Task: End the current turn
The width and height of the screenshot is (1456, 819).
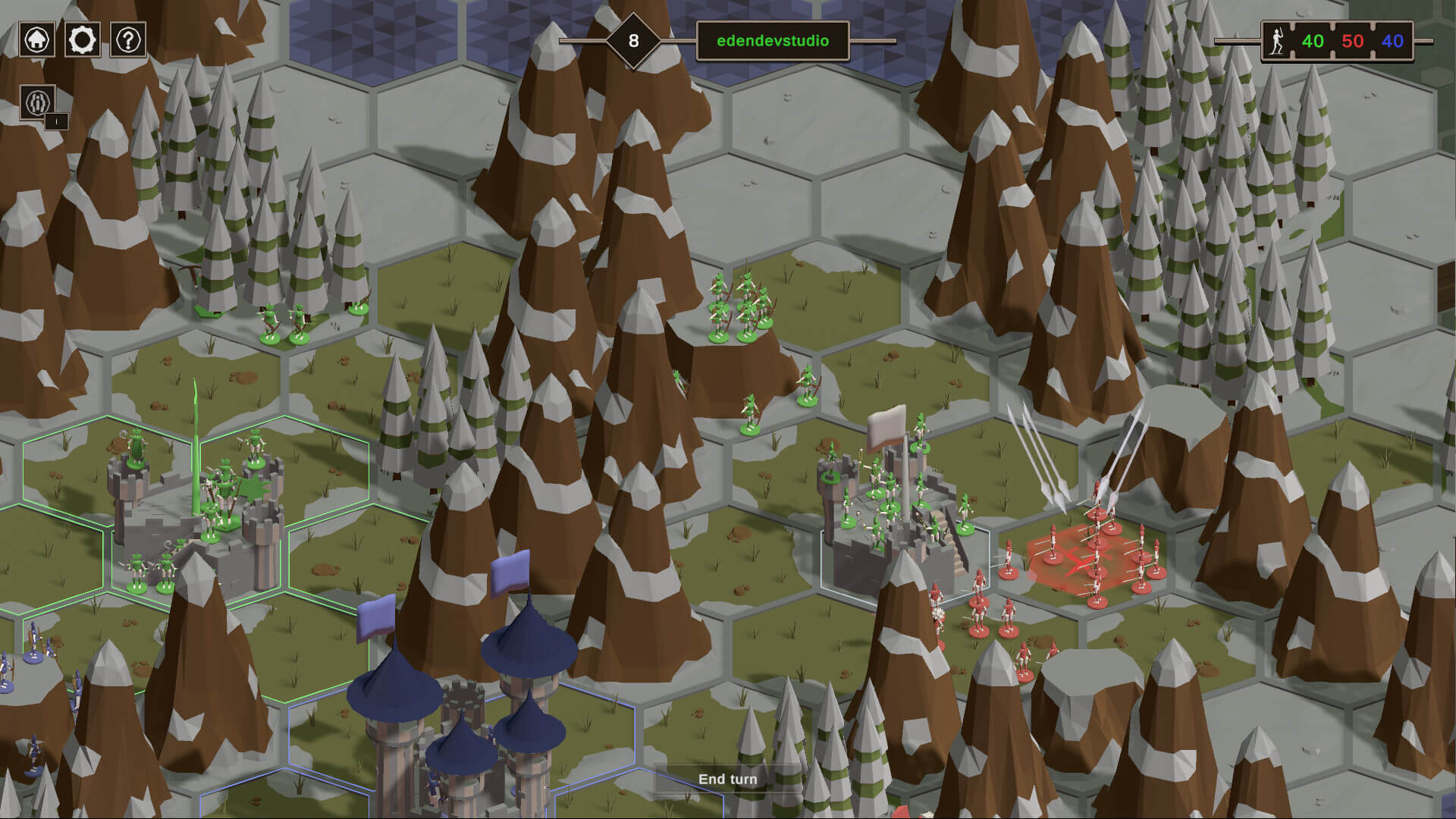Action: [727, 779]
